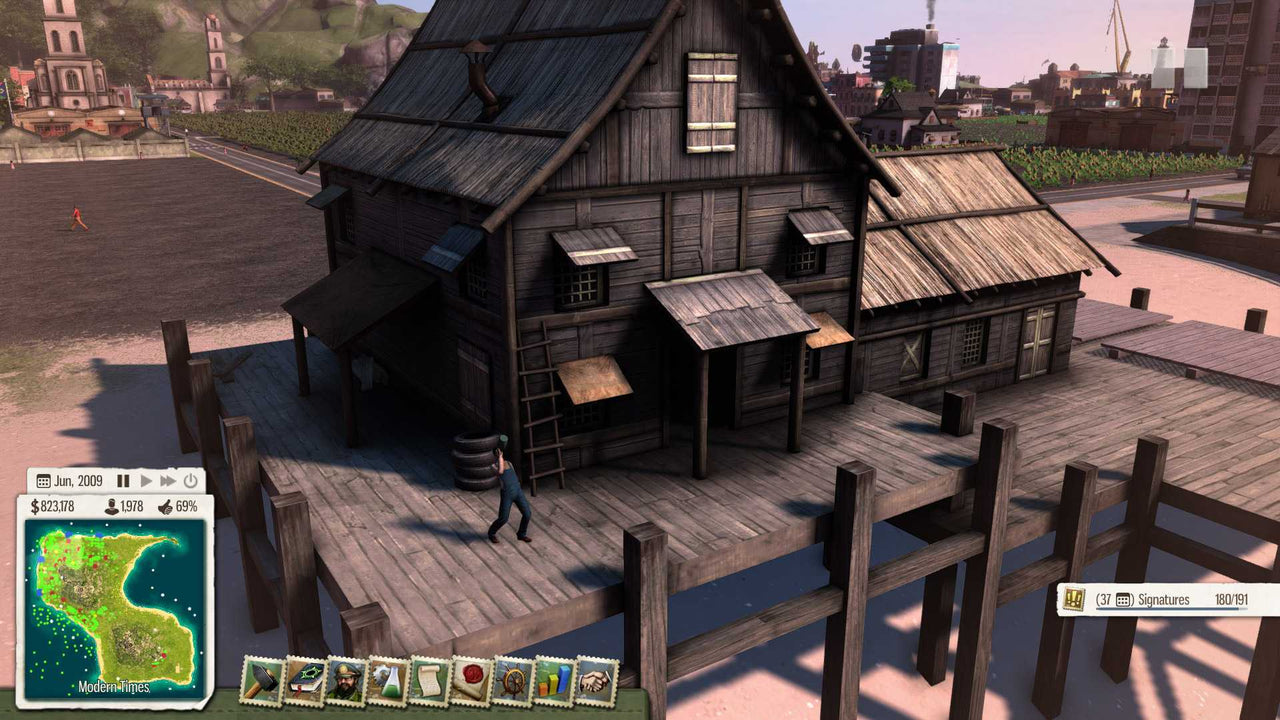Expand the Signatures quest entry
This screenshot has height=720, width=1280.
(x=1075, y=601)
